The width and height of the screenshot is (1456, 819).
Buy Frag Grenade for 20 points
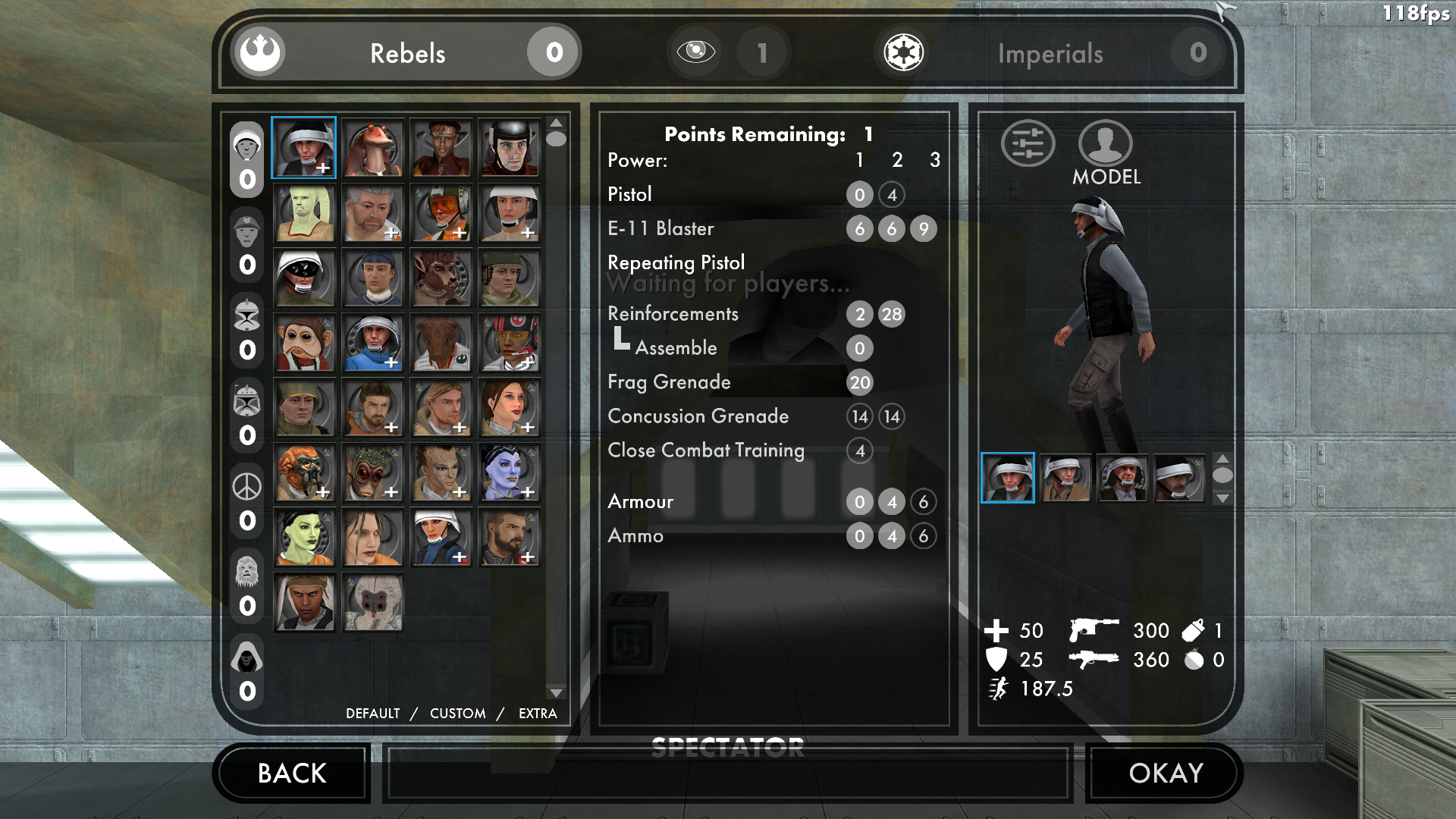click(860, 383)
